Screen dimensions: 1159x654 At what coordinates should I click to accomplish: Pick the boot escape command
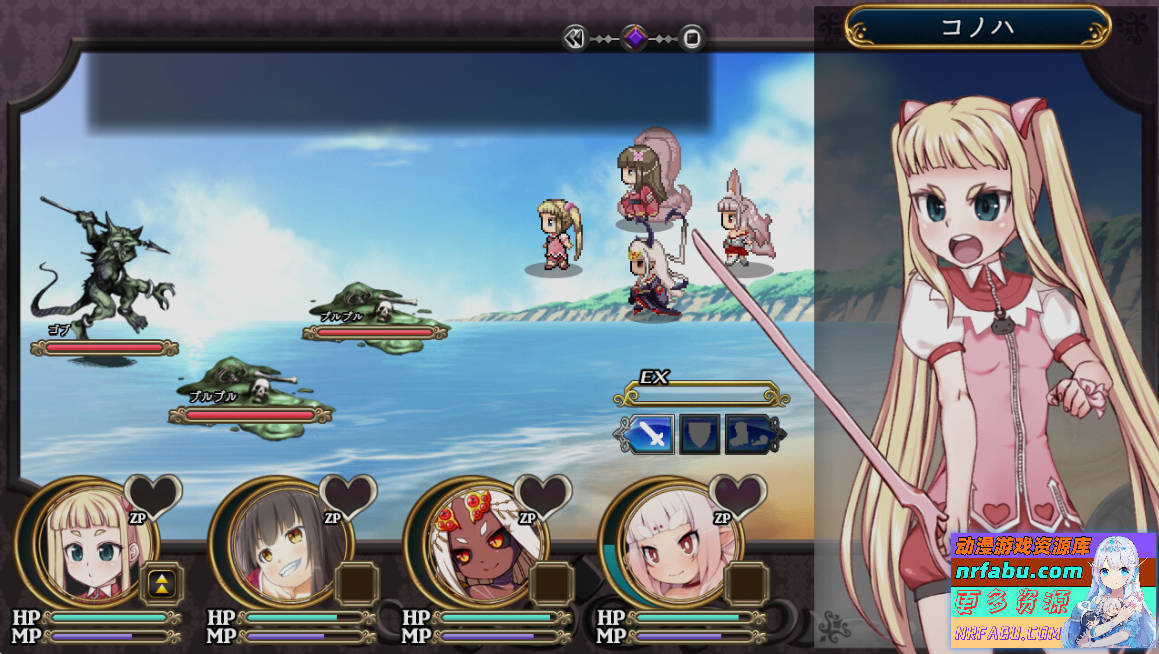pyautogui.click(x=749, y=435)
